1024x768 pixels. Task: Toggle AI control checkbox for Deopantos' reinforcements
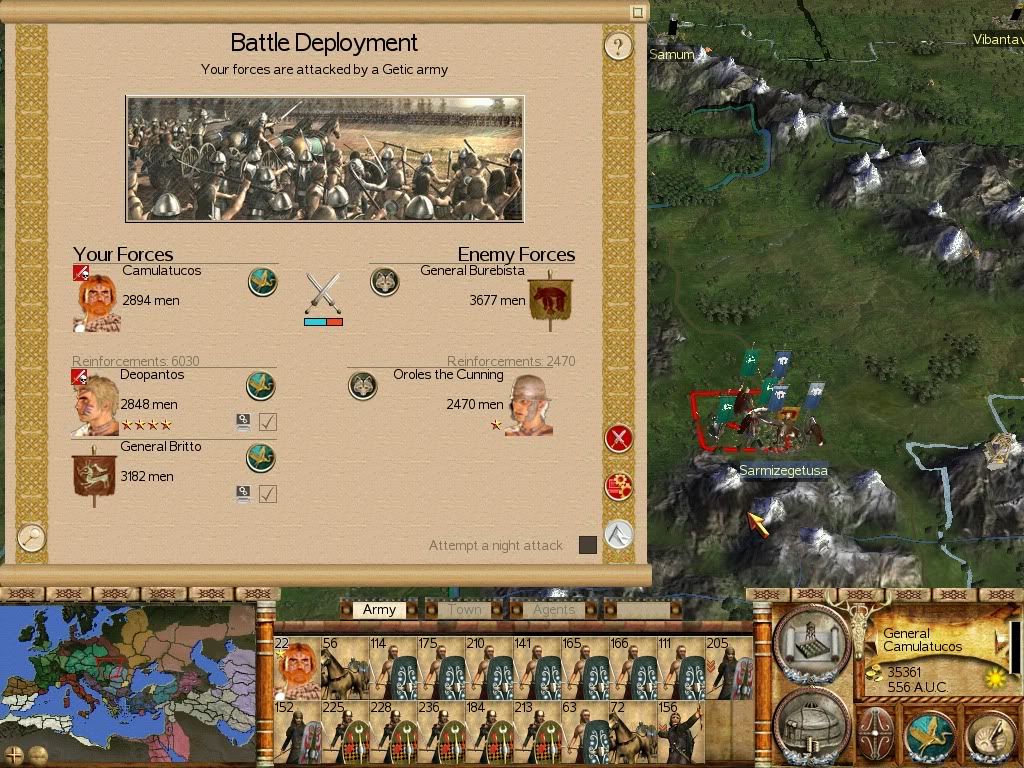click(267, 422)
